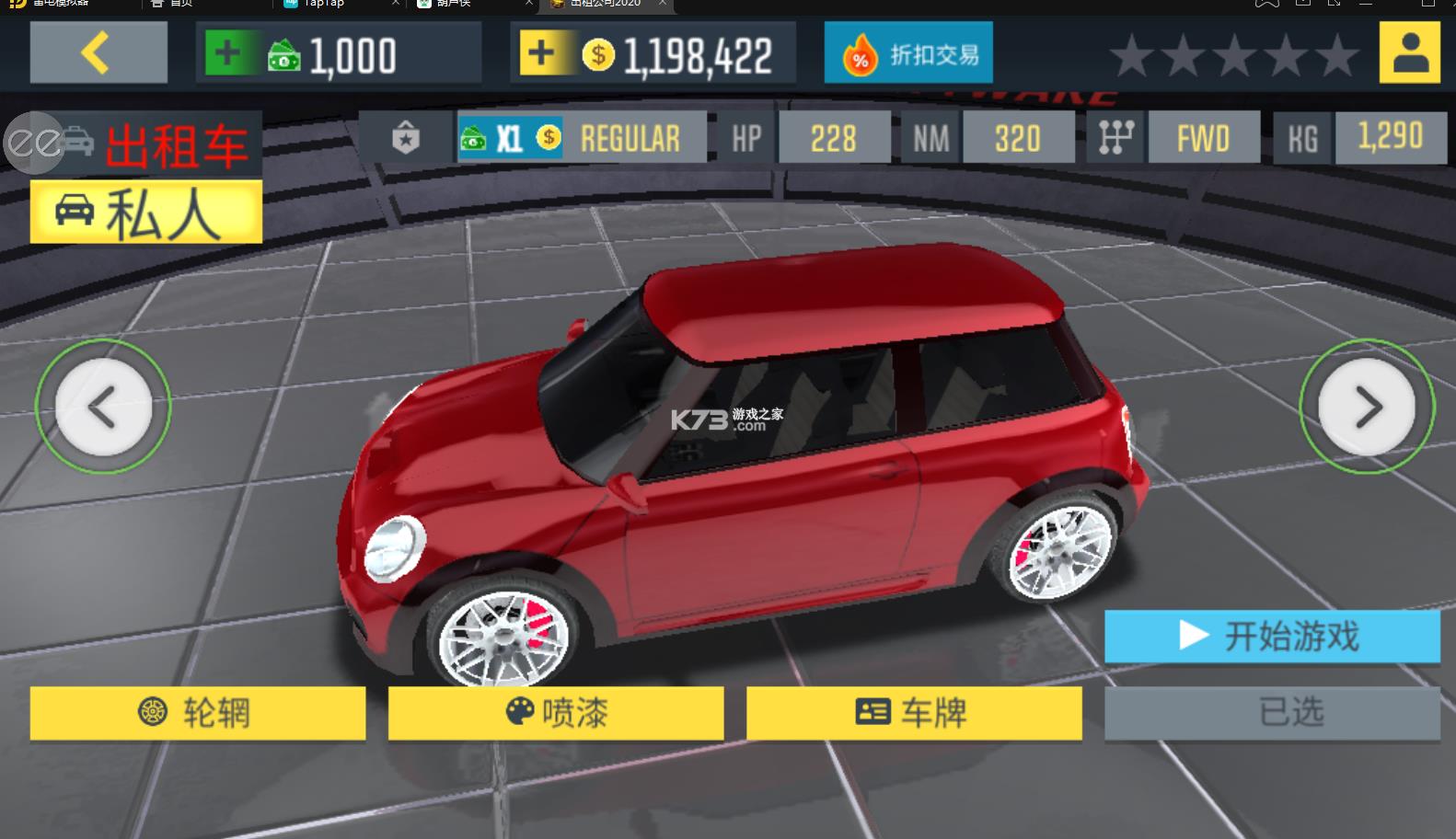
Task: Open the REGULAR currency selector
Action: 630,138
